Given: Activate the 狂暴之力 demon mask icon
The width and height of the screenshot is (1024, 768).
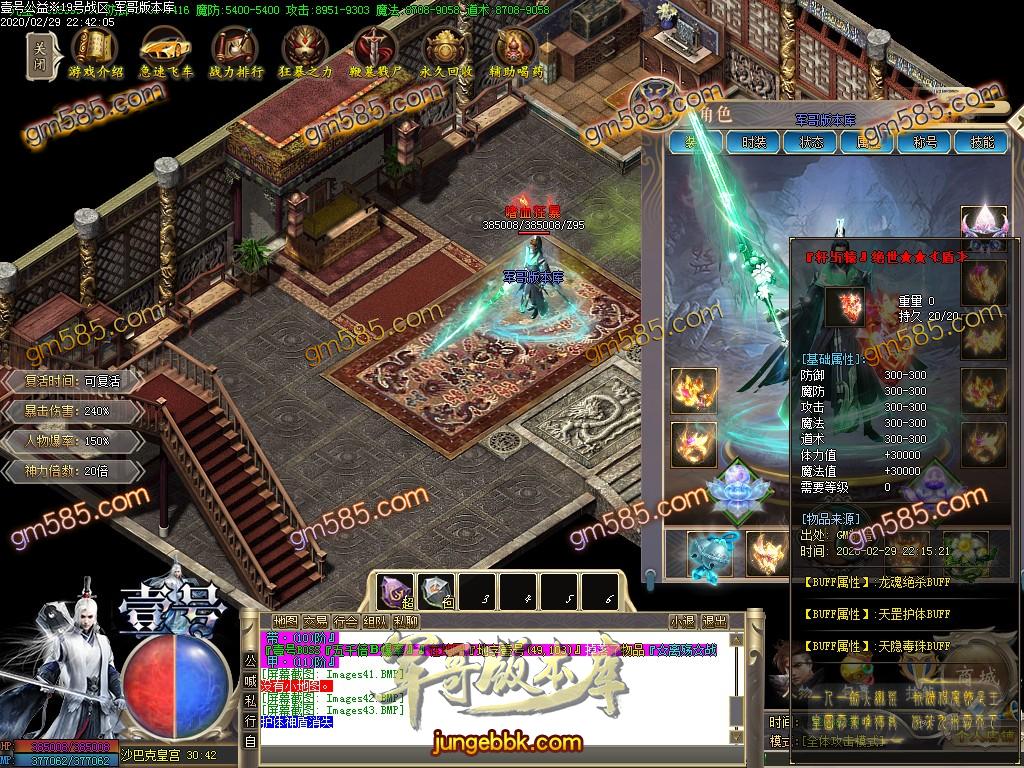Looking at the screenshot, I should click(305, 51).
